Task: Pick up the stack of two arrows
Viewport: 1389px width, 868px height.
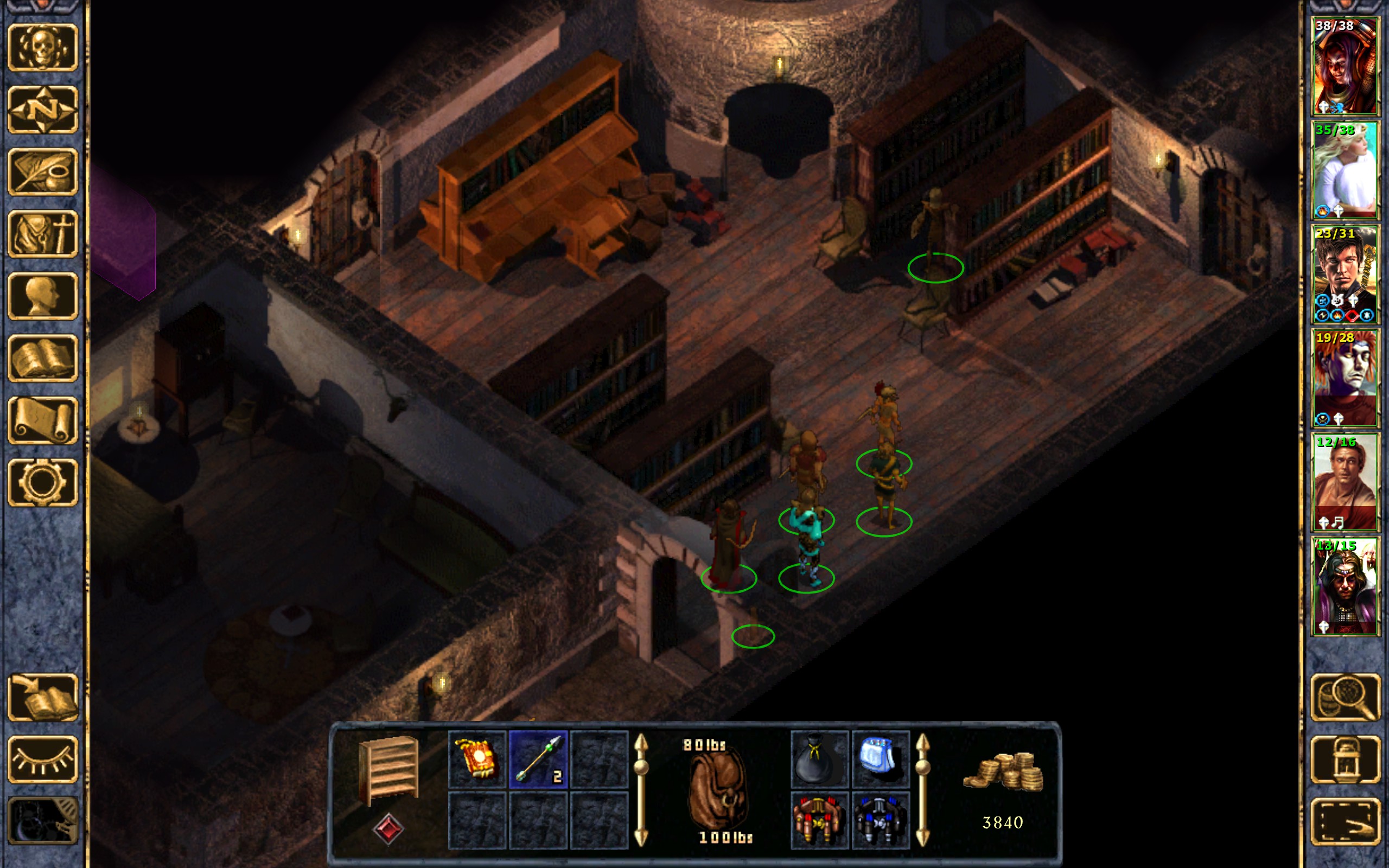Action: pyautogui.click(x=538, y=759)
